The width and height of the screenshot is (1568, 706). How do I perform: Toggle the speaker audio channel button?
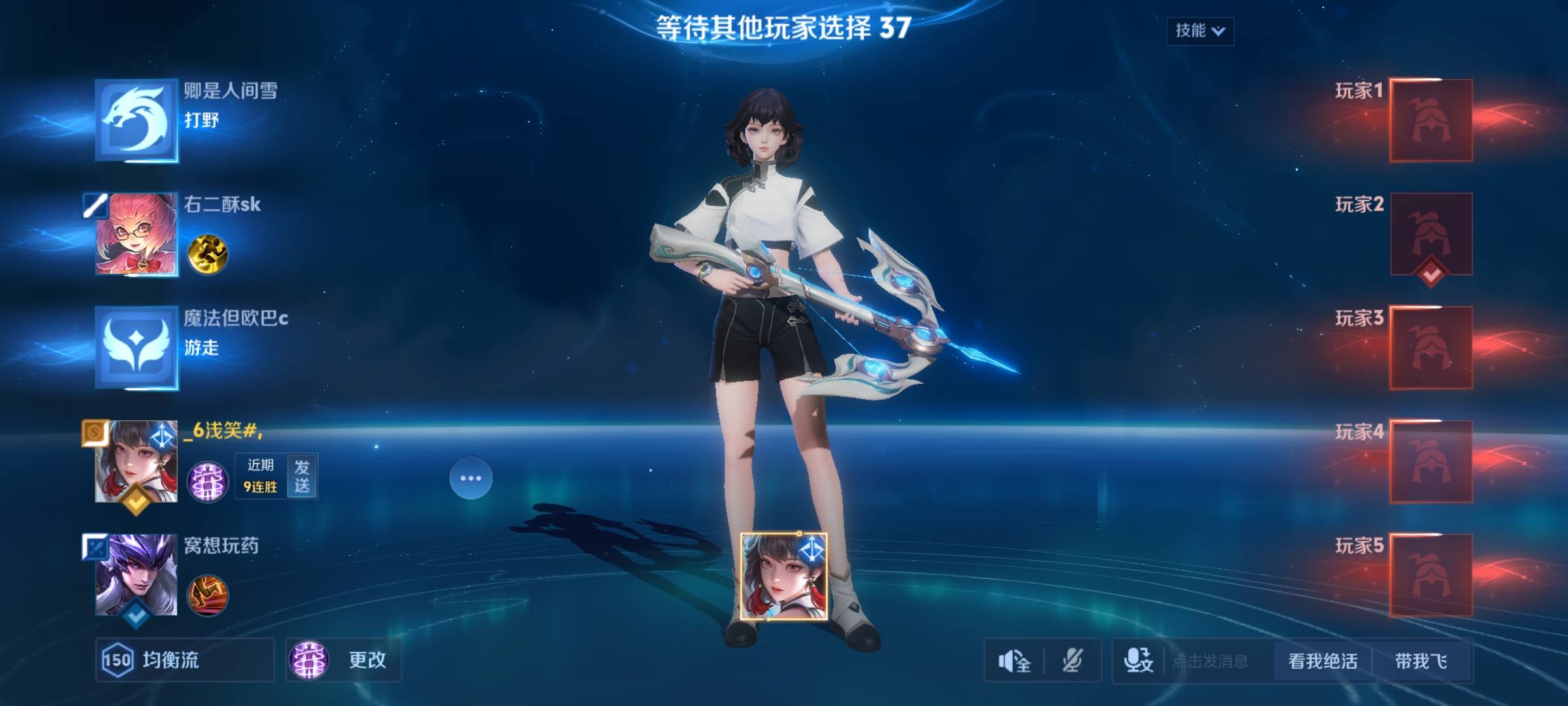[1014, 661]
